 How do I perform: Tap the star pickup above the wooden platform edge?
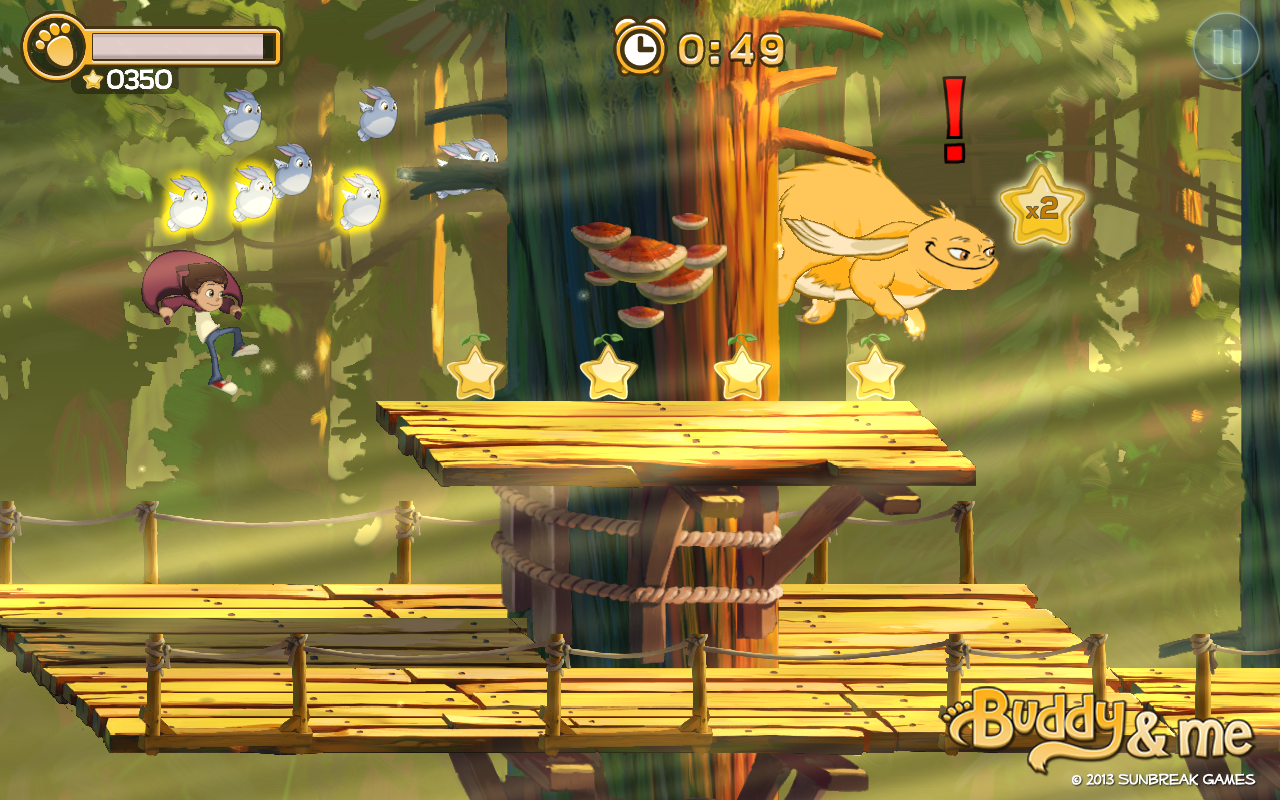tap(877, 375)
